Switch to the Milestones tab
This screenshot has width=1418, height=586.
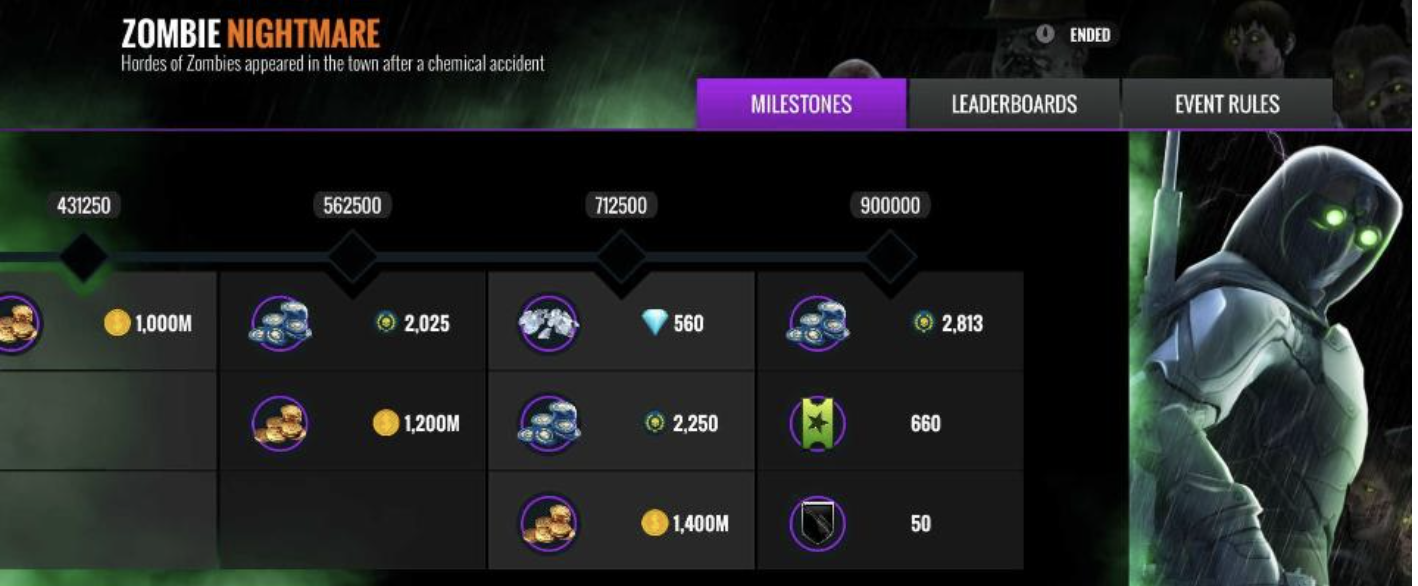click(801, 104)
